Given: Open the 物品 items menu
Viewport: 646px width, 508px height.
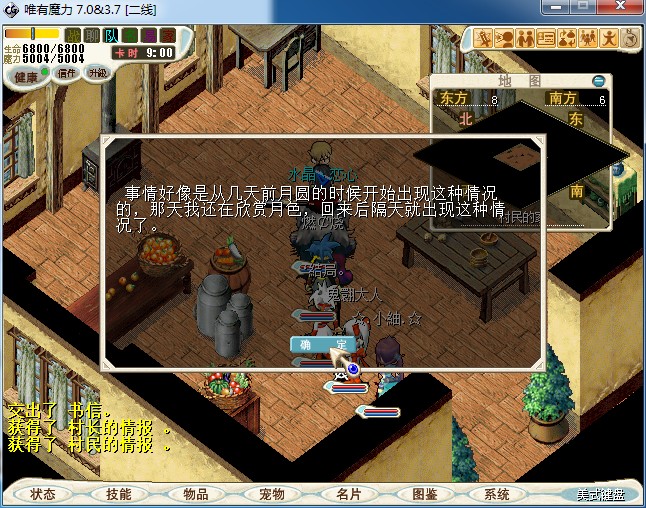Looking at the screenshot, I should tap(195, 494).
